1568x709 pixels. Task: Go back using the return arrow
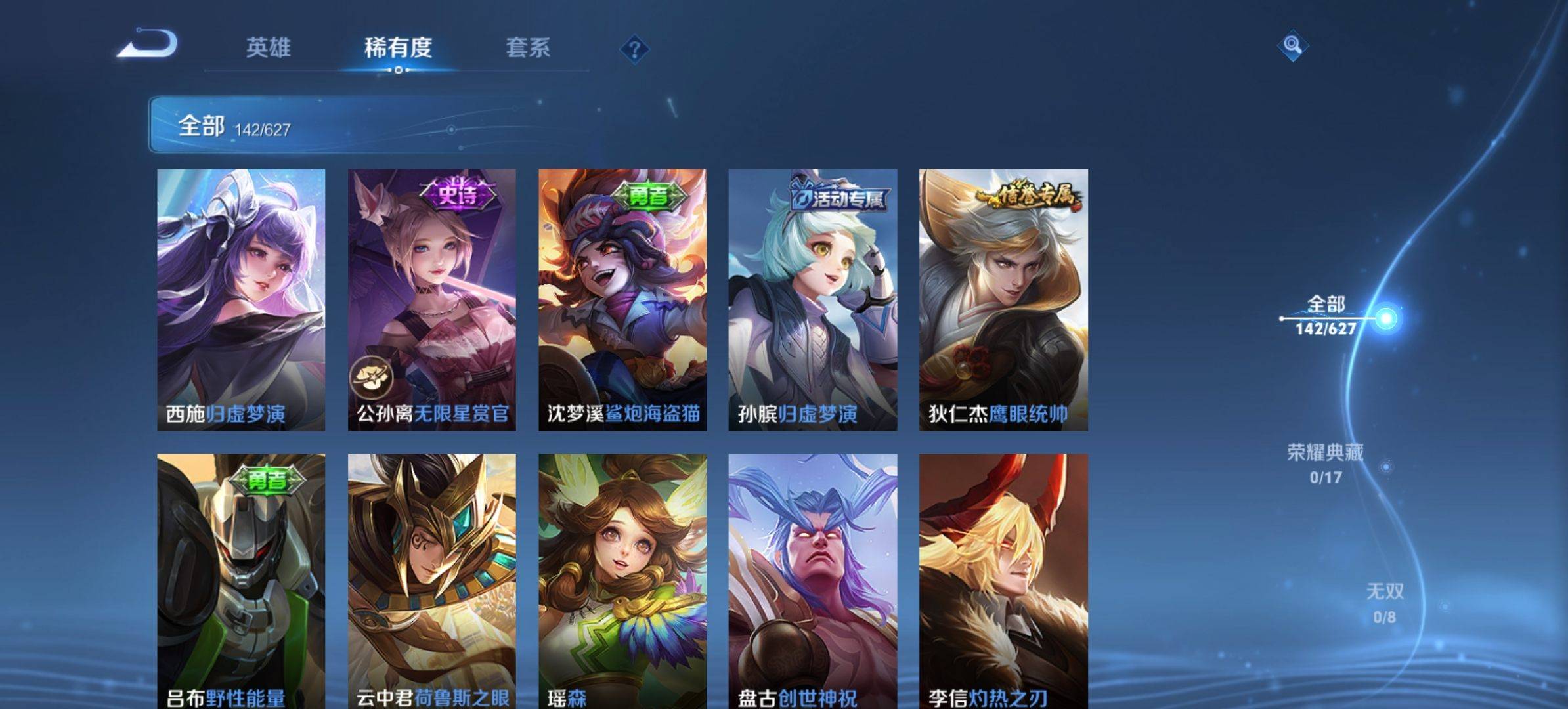coord(148,45)
